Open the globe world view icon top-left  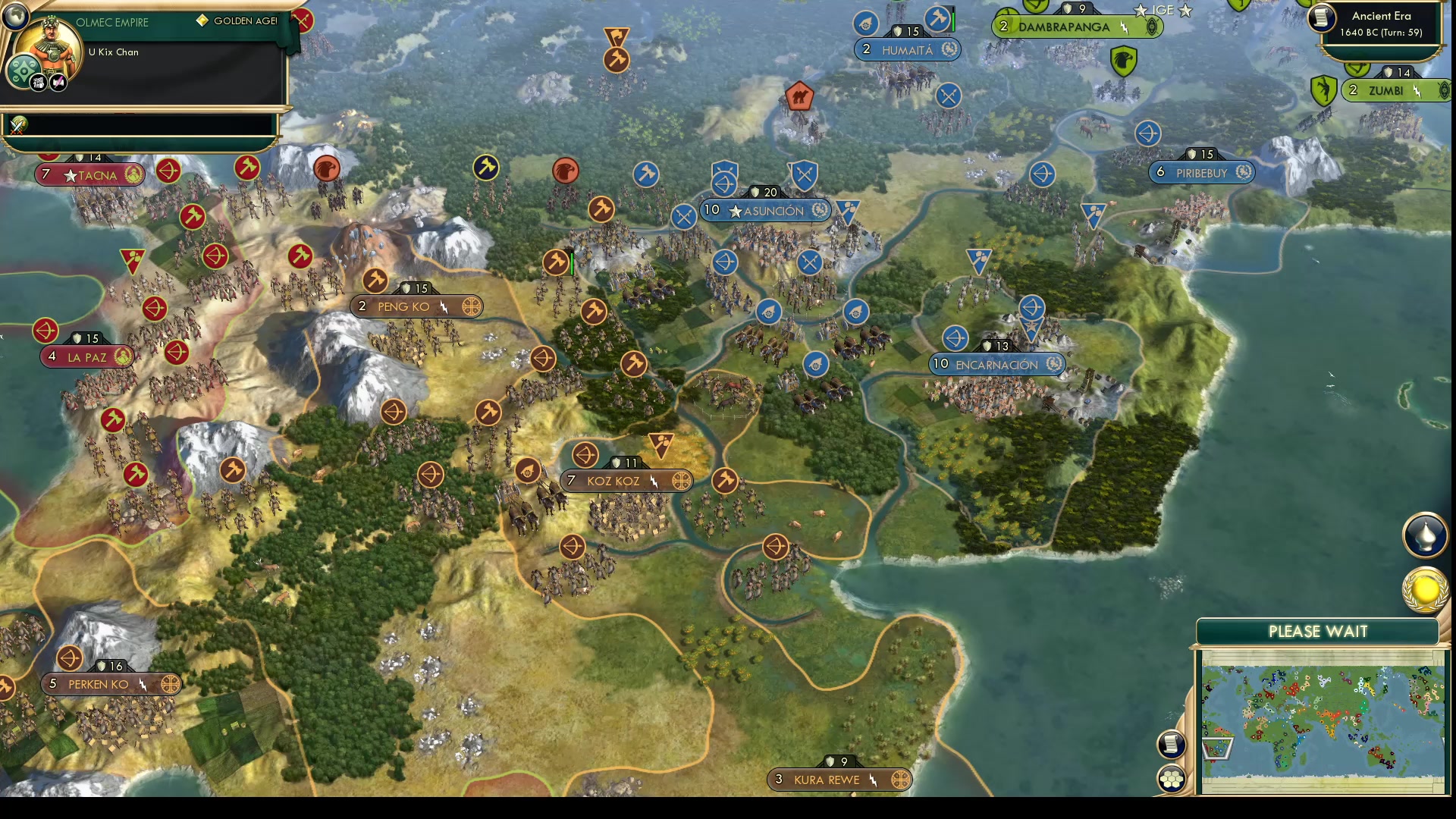(x=17, y=17)
